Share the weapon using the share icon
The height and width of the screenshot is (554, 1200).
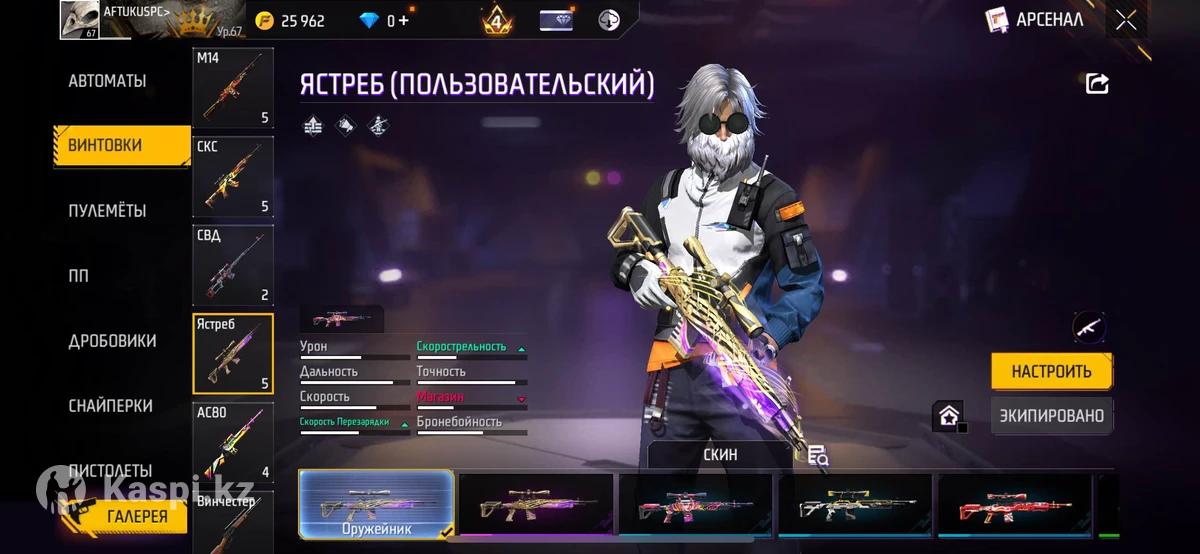click(1097, 84)
